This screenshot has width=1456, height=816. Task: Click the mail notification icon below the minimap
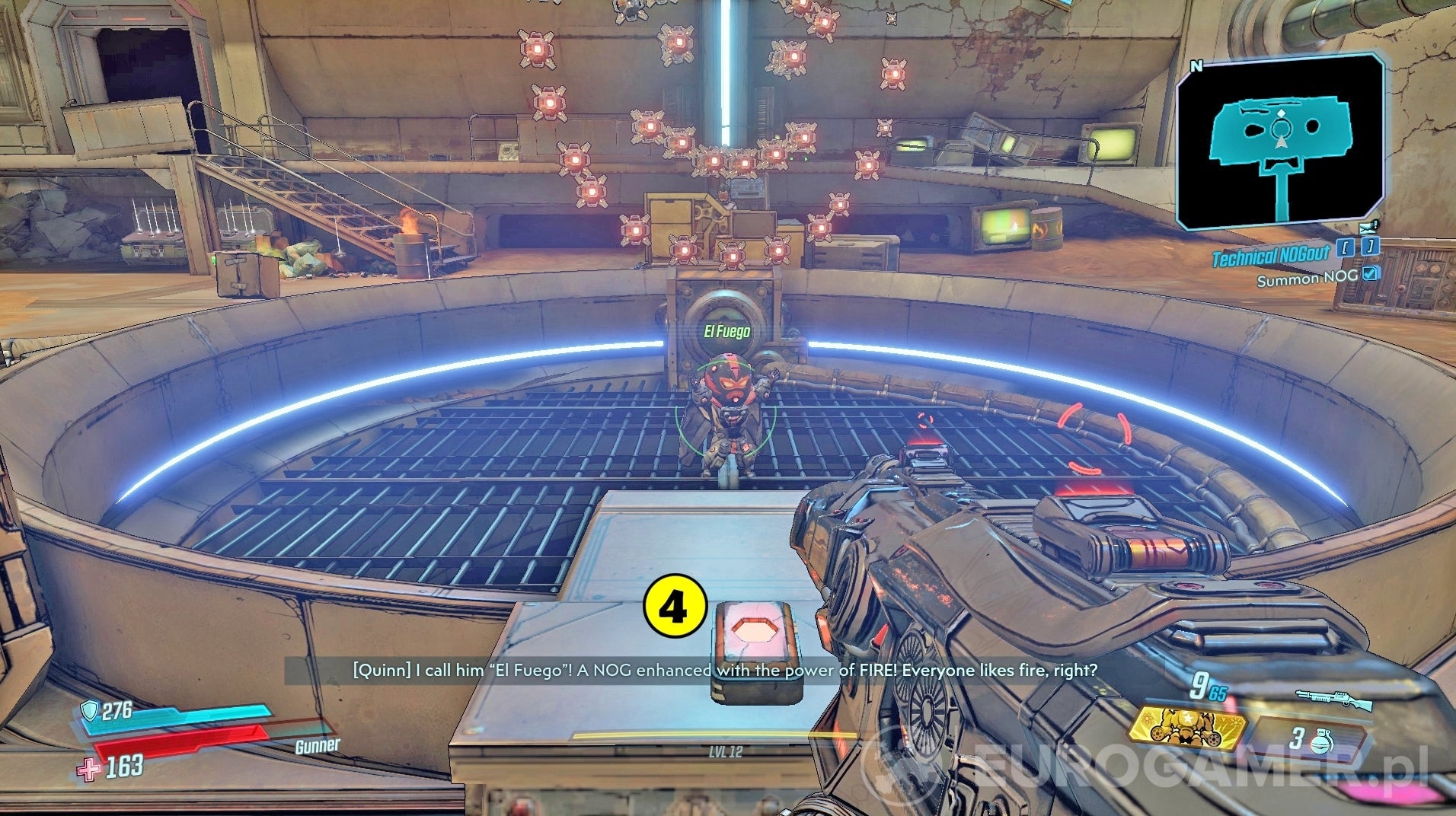[x=1367, y=229]
